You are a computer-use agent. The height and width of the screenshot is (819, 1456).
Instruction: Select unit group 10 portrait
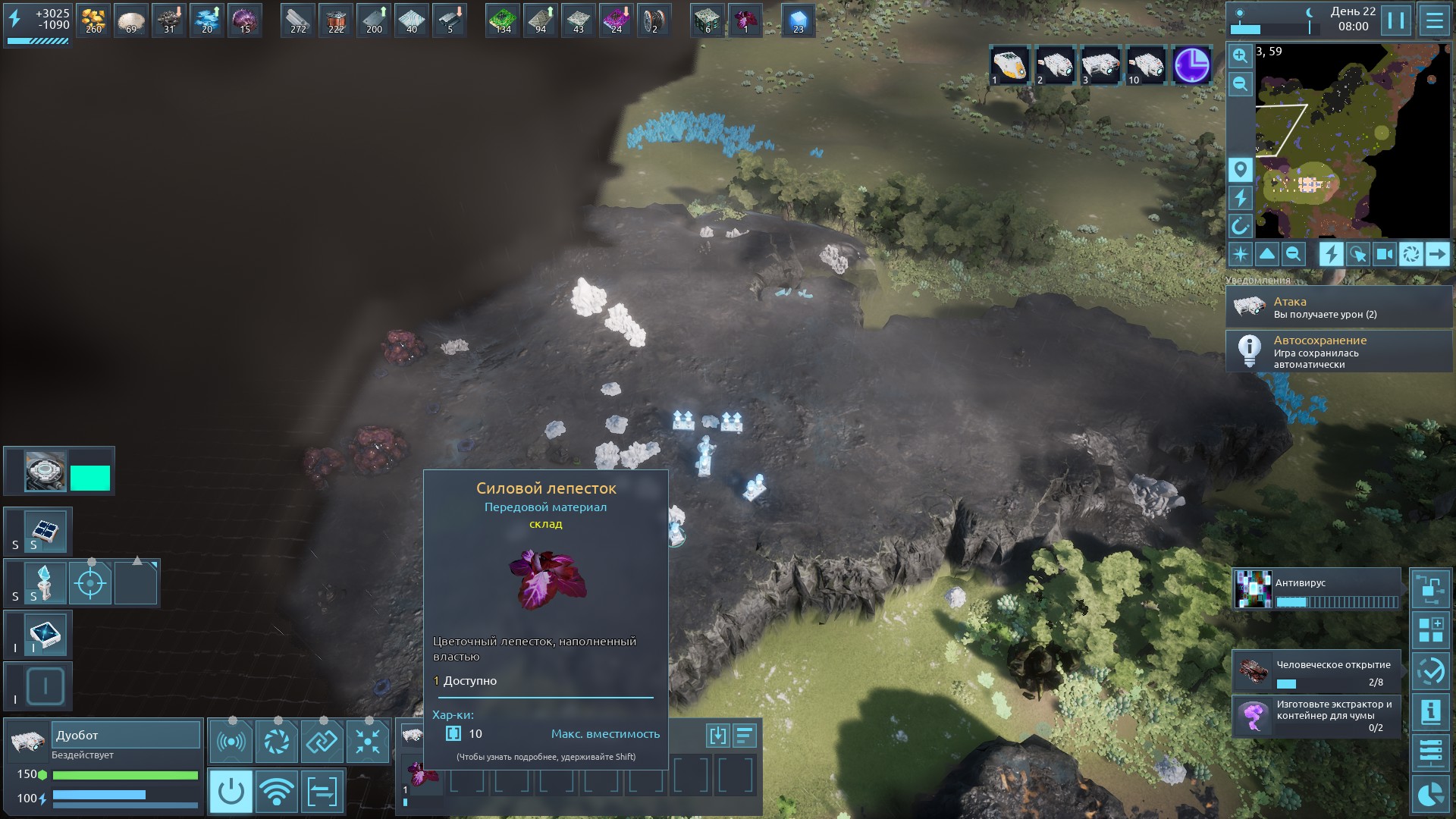pos(1146,65)
